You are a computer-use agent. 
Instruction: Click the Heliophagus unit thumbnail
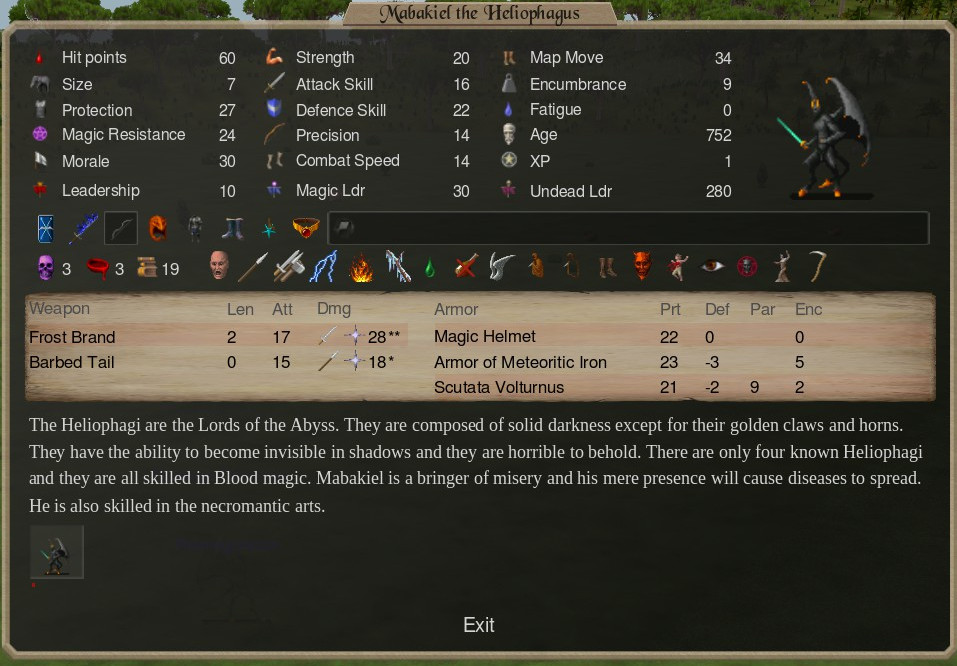pyautogui.click(x=57, y=551)
